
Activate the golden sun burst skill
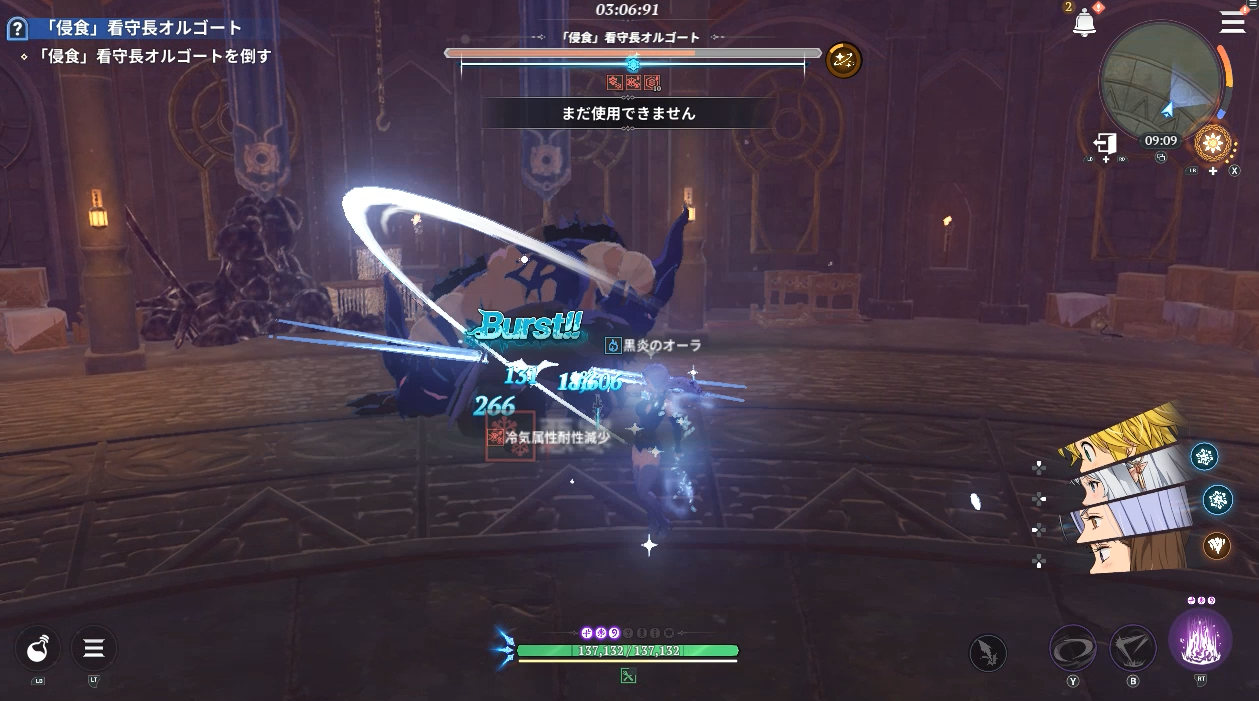(x=1214, y=144)
